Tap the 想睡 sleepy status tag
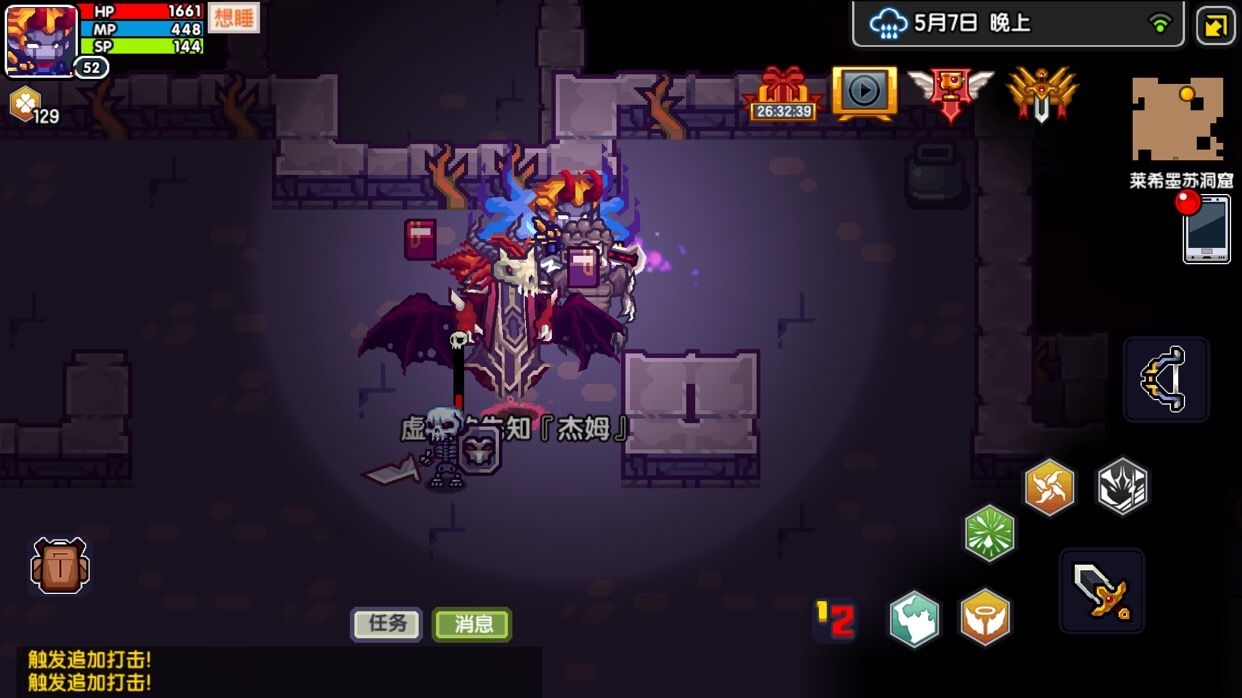Screen dimensions: 1242x698 tap(233, 18)
